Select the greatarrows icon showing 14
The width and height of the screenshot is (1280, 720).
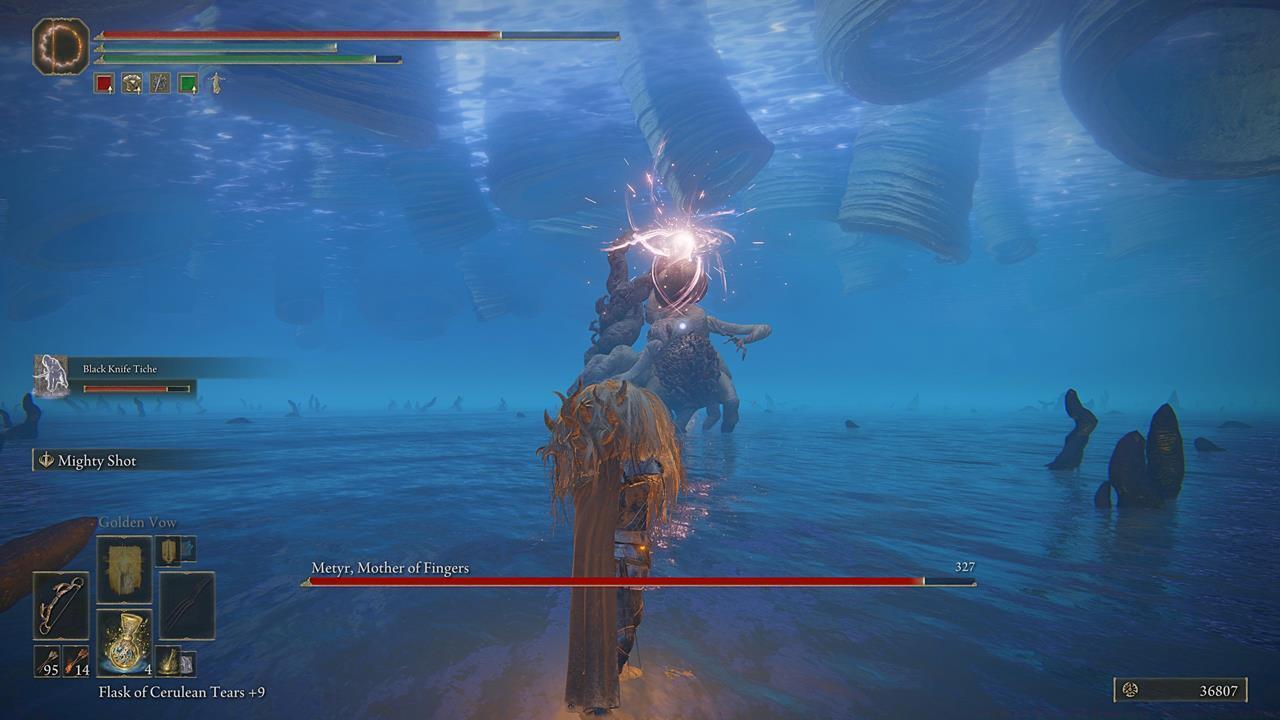tap(76, 662)
